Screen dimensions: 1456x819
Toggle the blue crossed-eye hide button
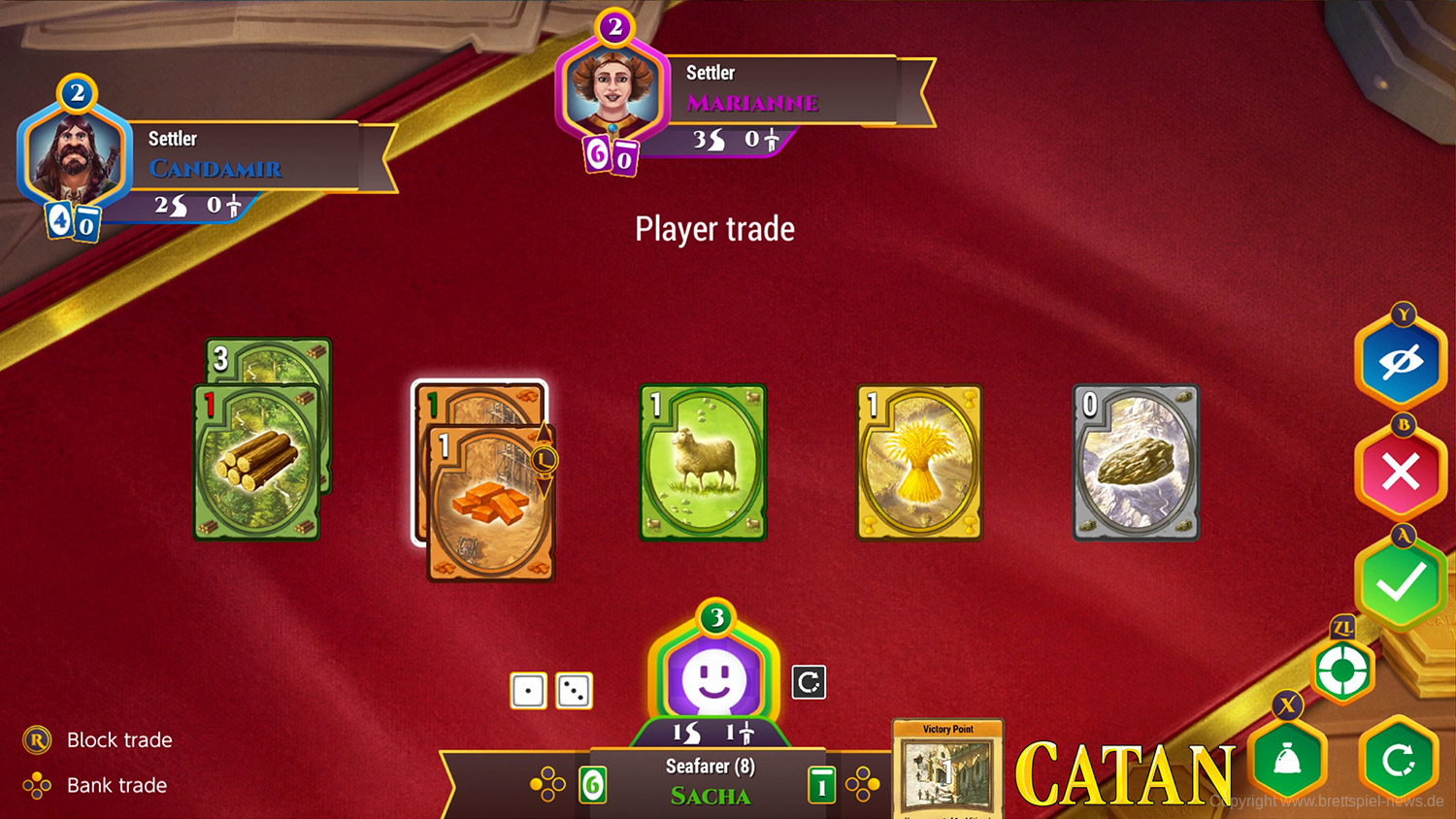click(1401, 363)
